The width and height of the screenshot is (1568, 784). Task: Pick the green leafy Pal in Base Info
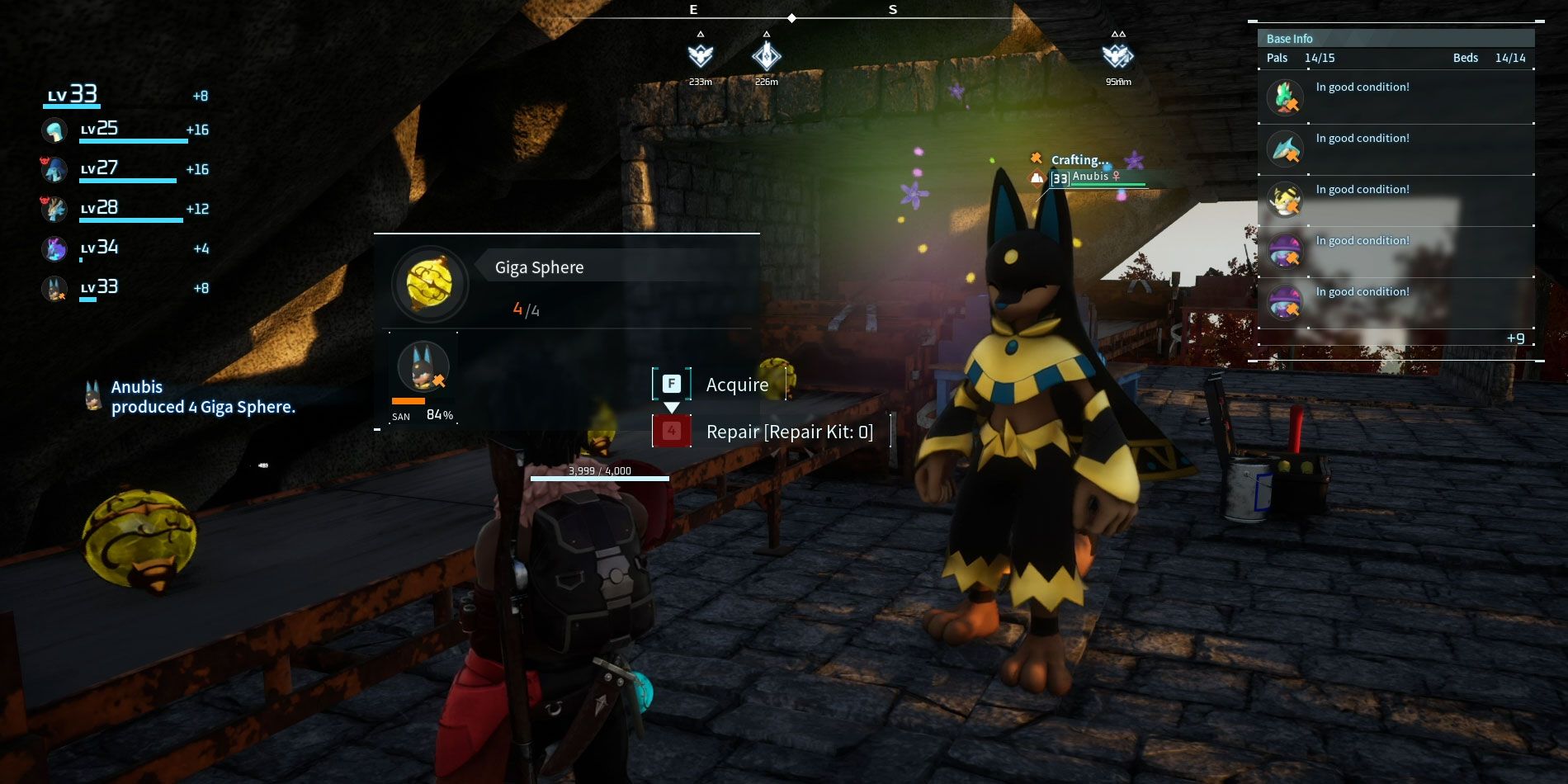click(1285, 97)
